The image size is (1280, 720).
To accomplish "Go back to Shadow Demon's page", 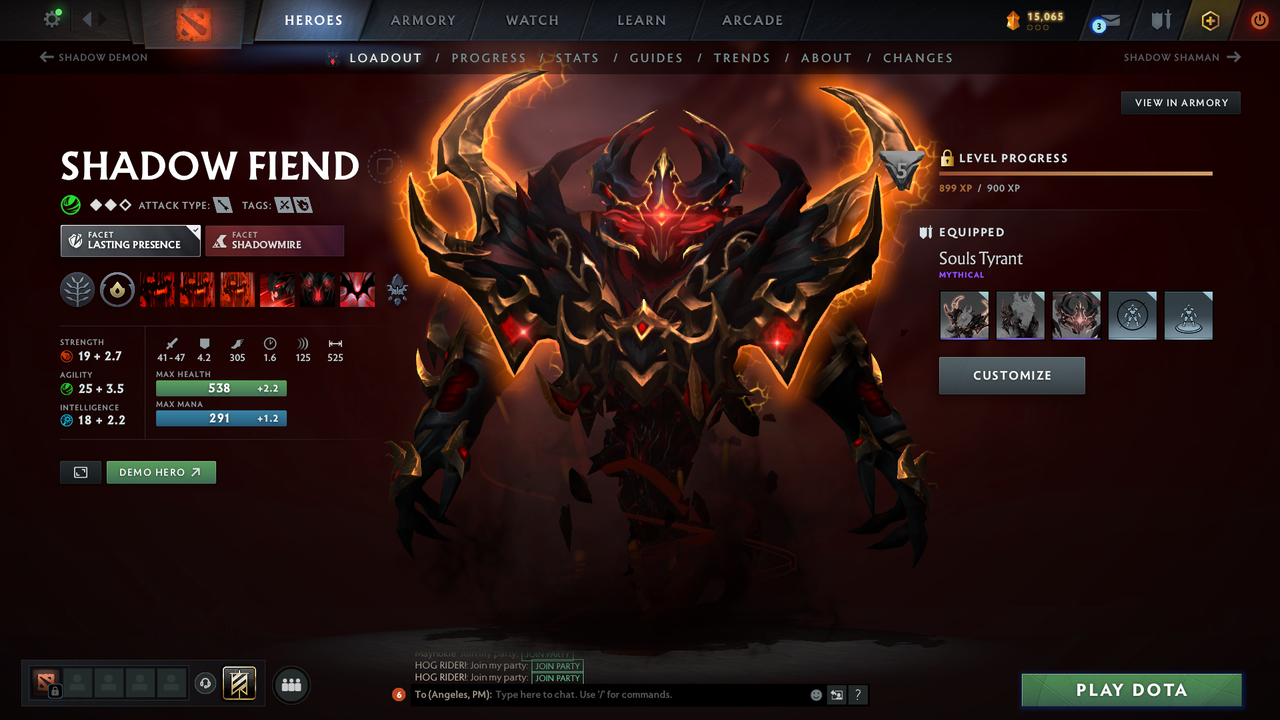I will pyautogui.click(x=93, y=57).
